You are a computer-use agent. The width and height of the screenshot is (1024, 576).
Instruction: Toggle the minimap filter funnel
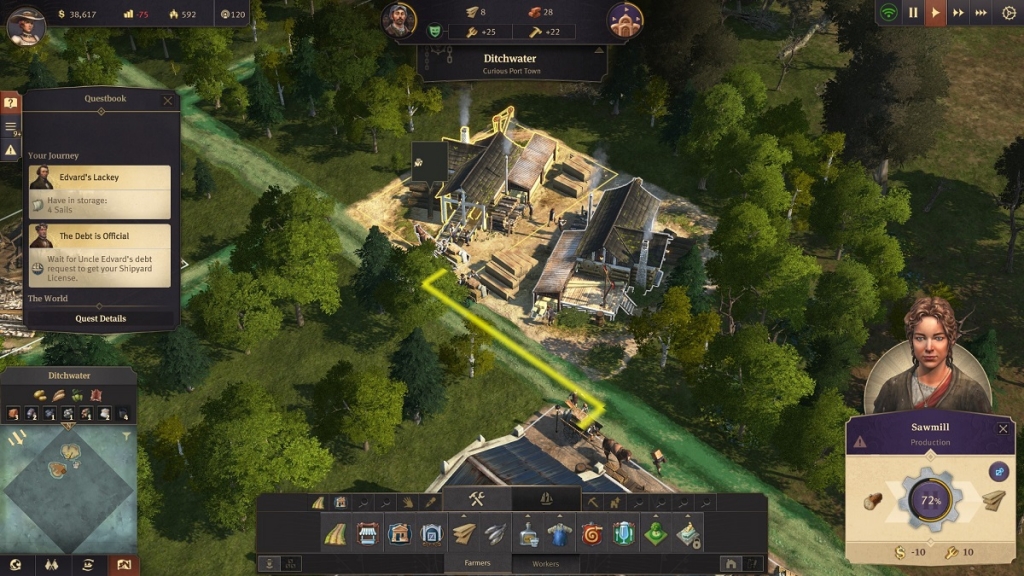(127, 437)
